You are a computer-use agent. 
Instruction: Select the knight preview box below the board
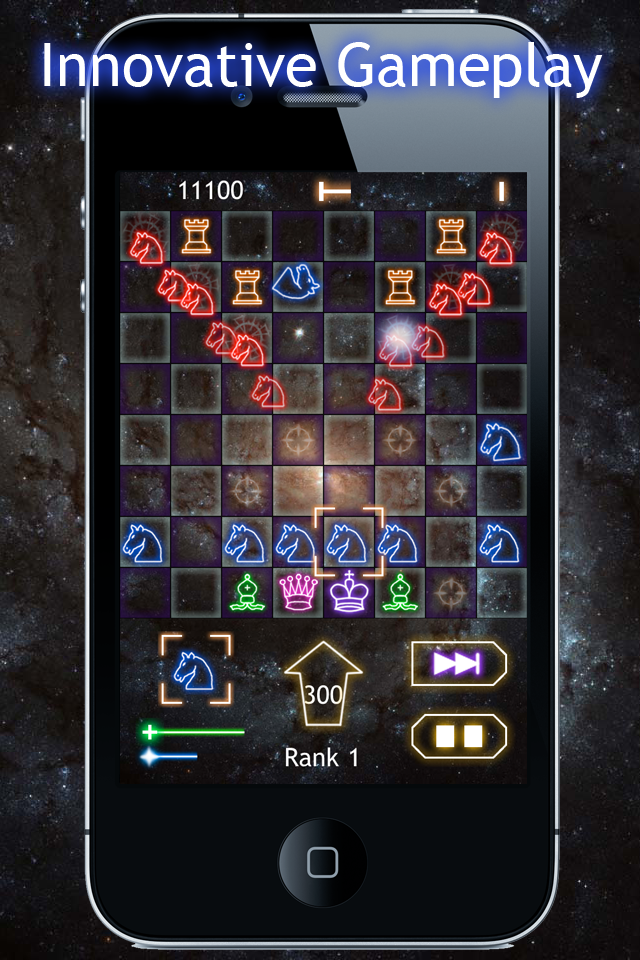[x=195, y=668]
